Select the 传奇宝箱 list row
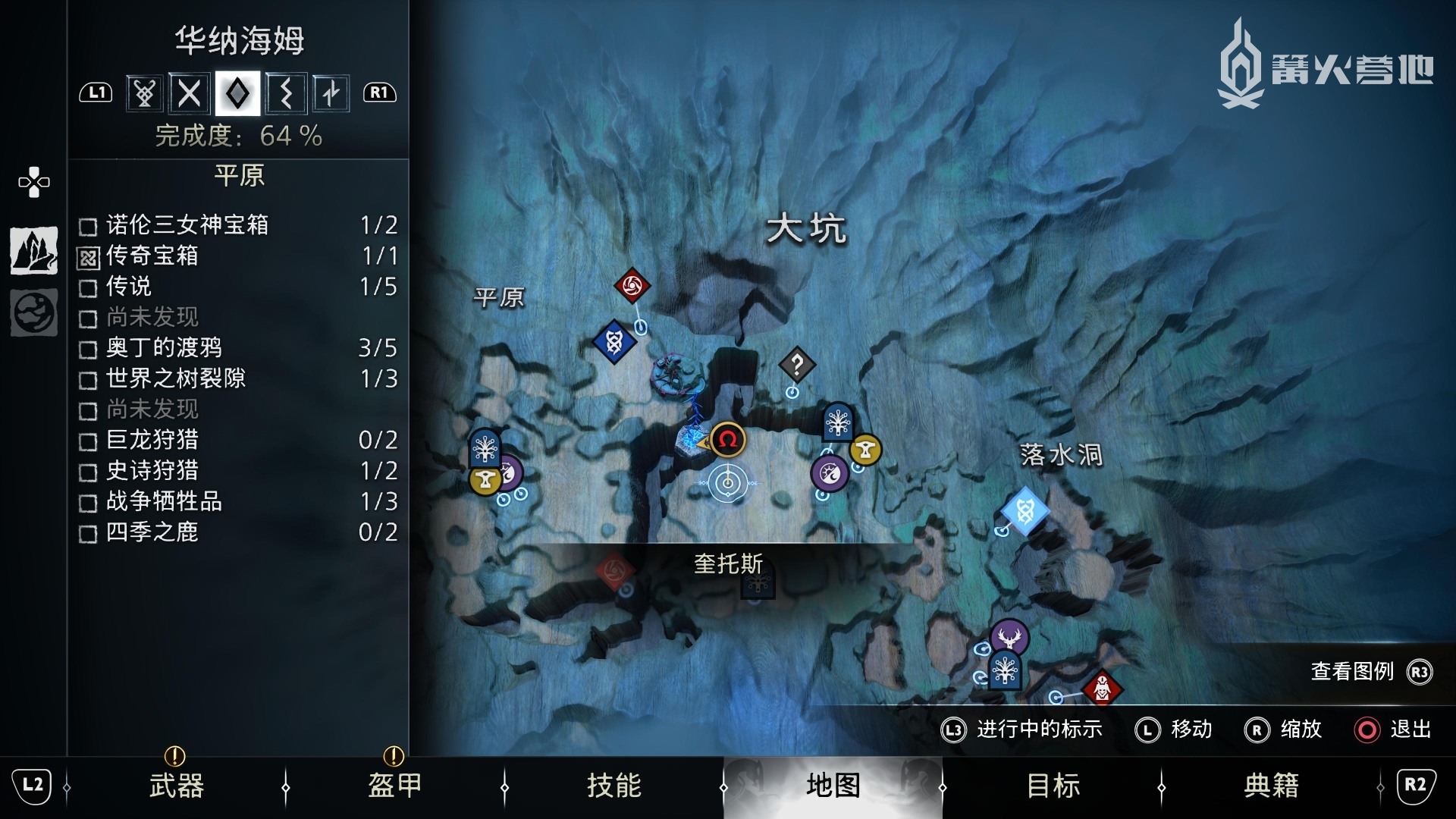The image size is (1456, 819). [x=238, y=256]
